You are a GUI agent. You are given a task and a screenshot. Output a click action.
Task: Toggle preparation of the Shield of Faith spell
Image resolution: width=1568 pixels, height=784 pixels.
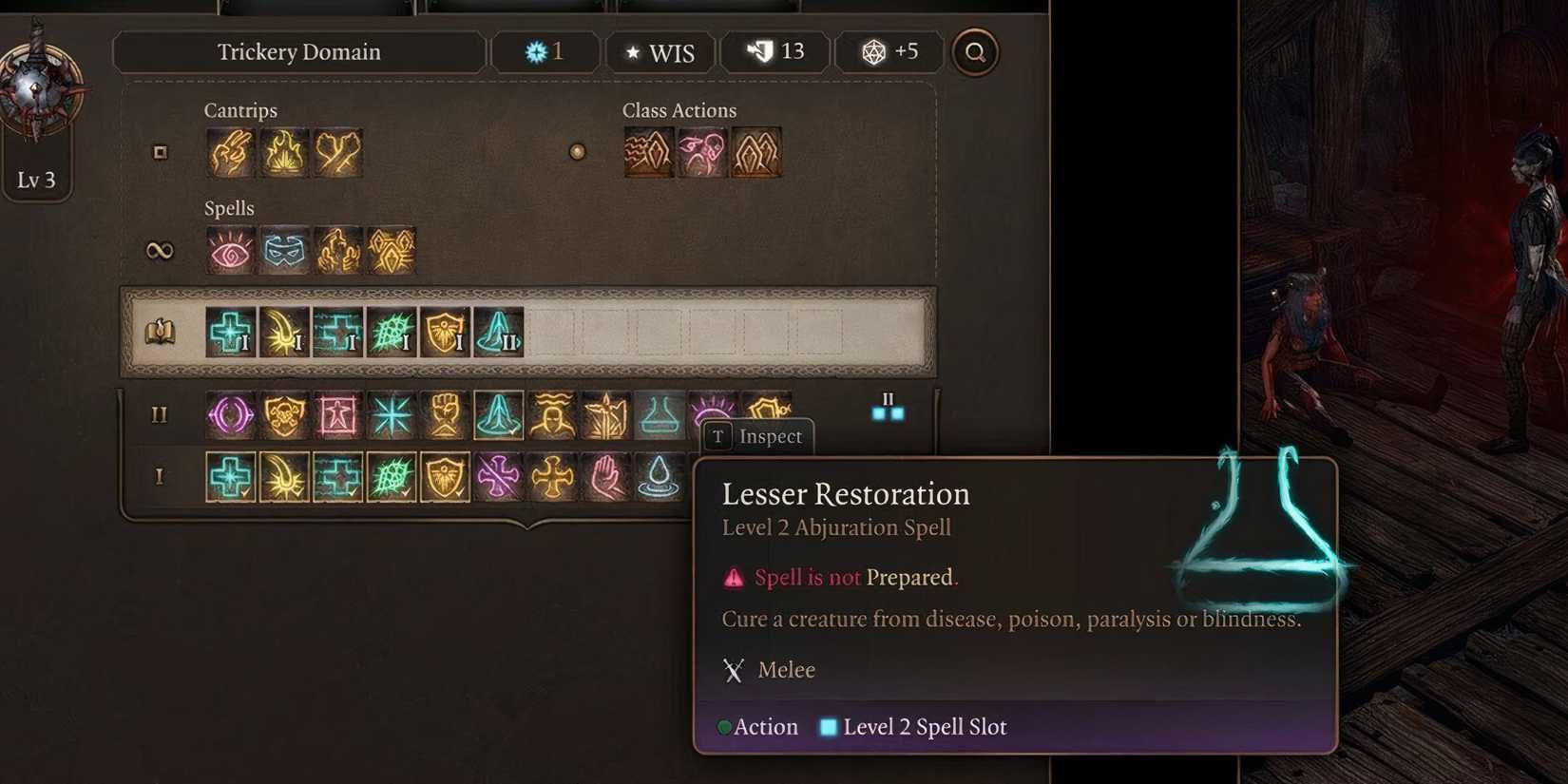445,475
